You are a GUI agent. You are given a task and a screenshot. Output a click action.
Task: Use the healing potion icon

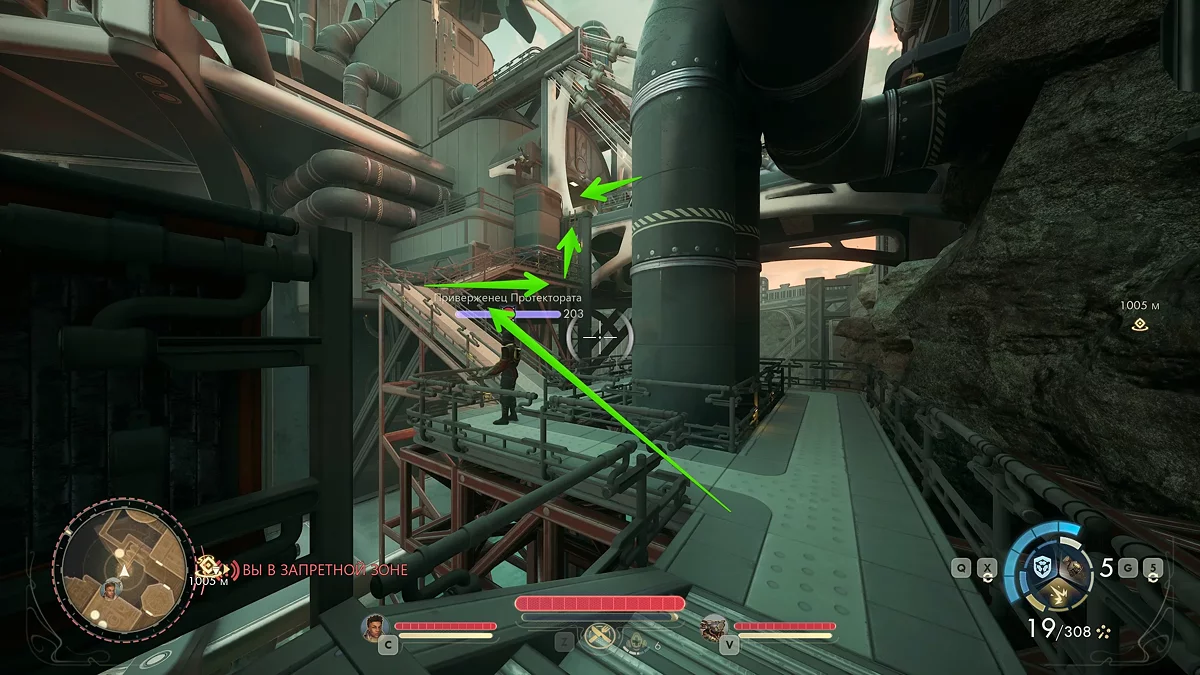pyautogui.click(x=636, y=642)
